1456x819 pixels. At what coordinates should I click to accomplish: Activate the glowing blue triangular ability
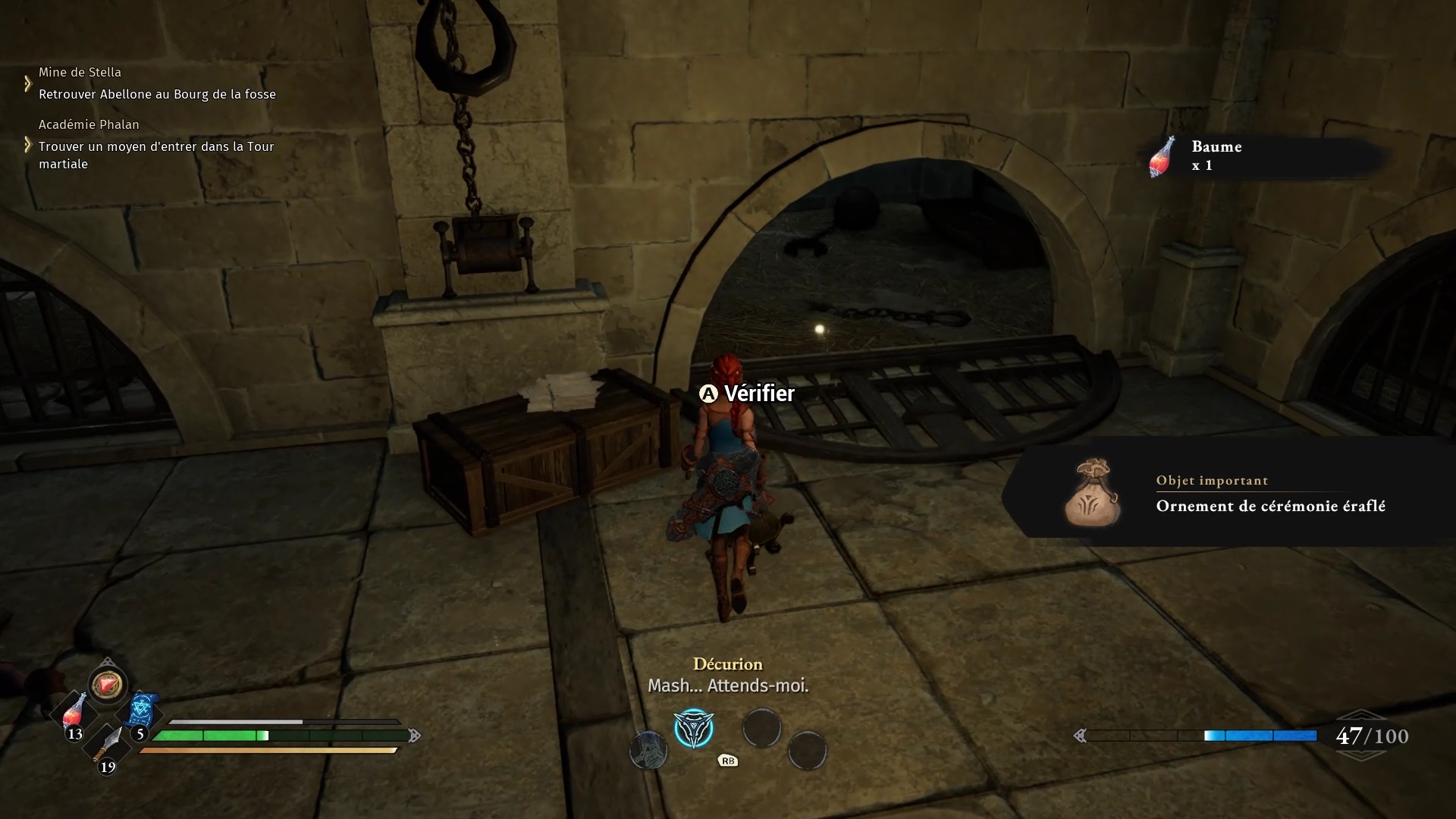point(694,729)
